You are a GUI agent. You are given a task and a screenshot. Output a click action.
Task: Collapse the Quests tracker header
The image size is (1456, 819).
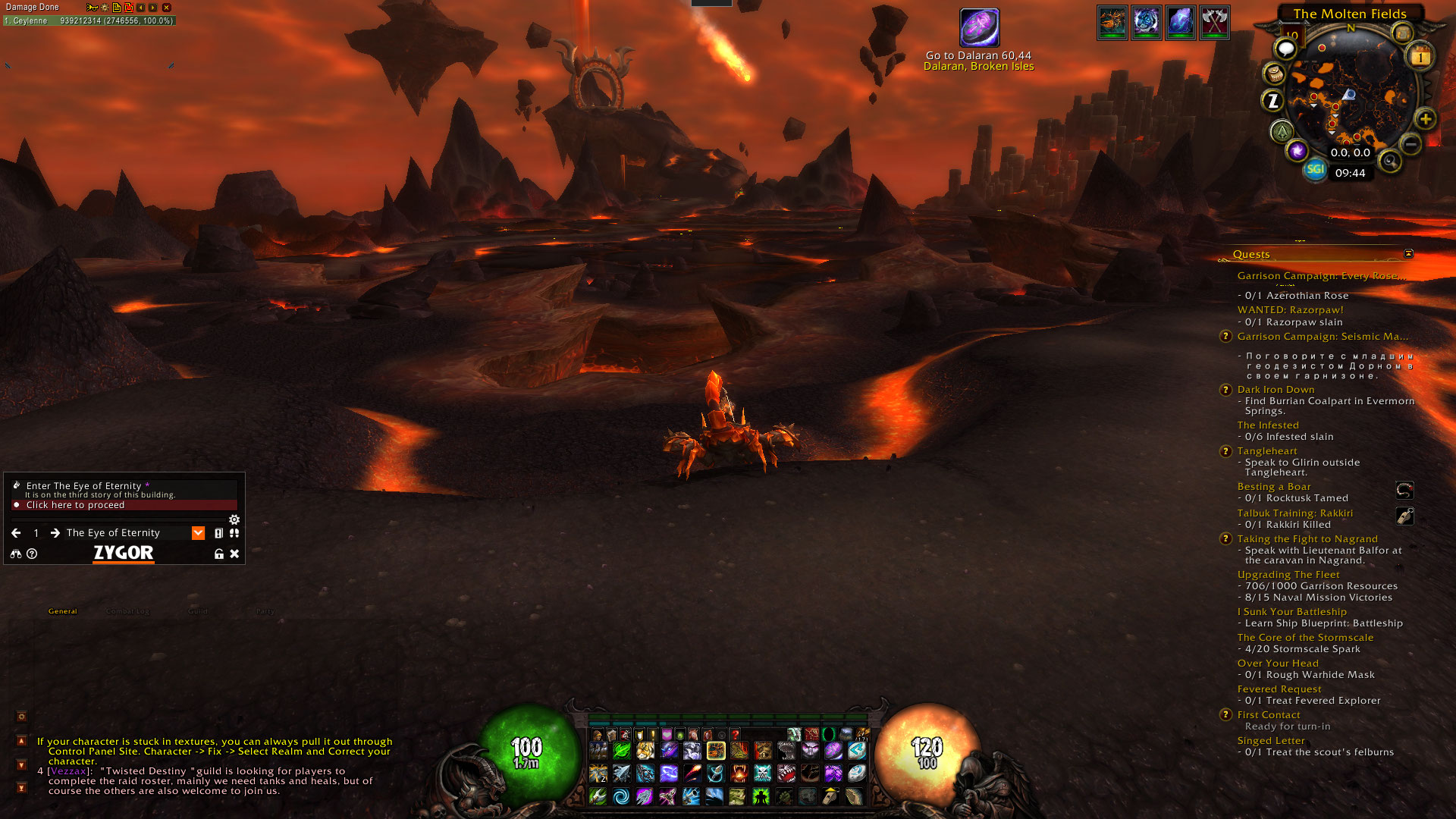[x=1408, y=253]
